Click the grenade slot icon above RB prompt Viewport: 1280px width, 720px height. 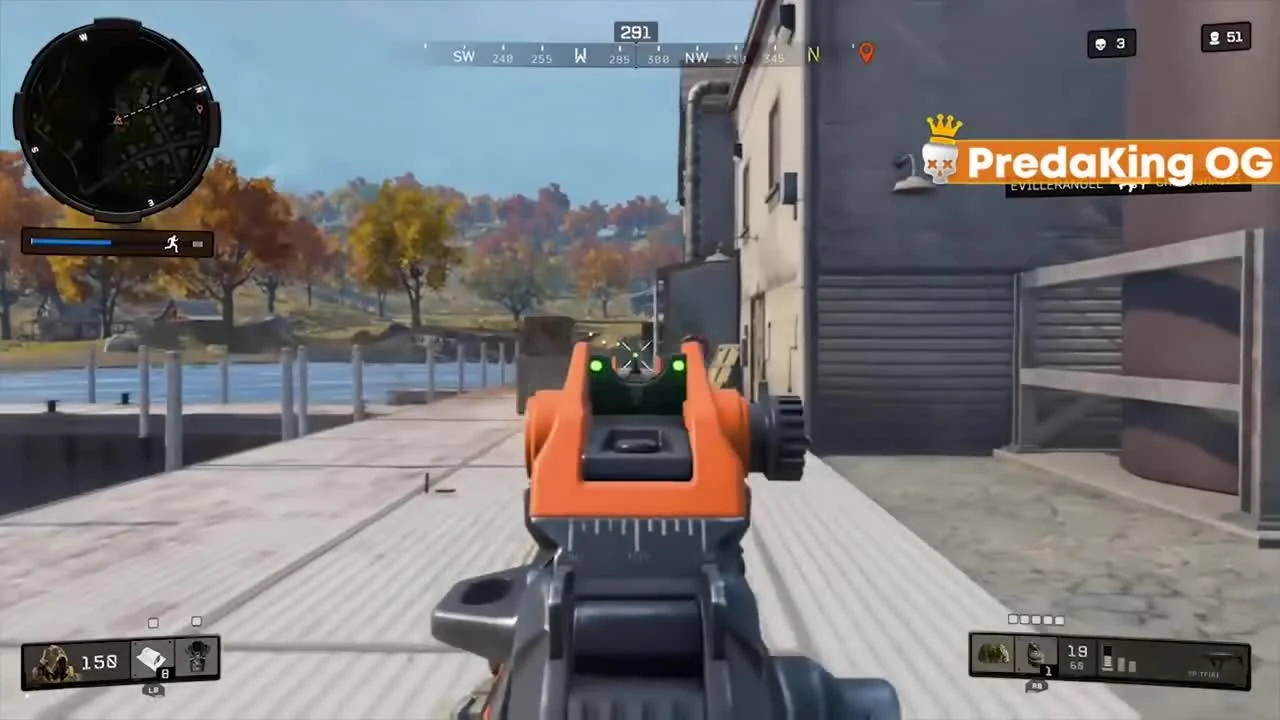tap(1037, 652)
